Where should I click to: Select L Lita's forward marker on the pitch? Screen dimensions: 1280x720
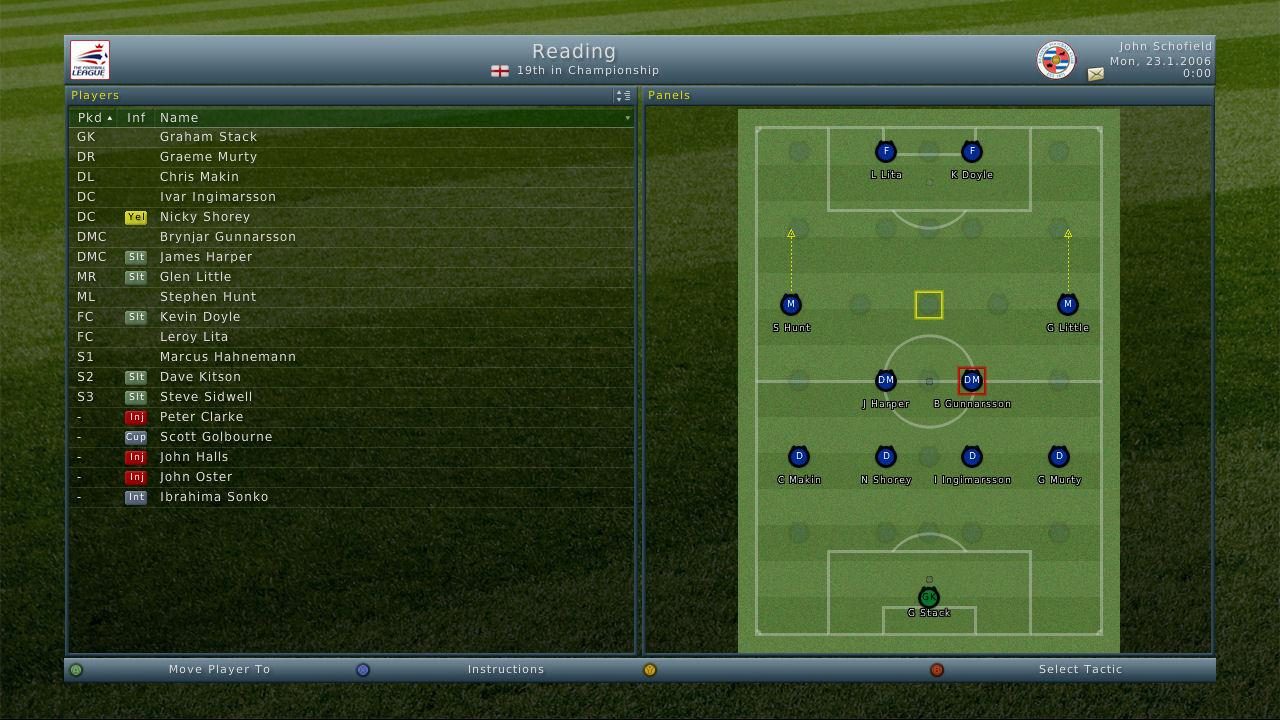click(885, 152)
